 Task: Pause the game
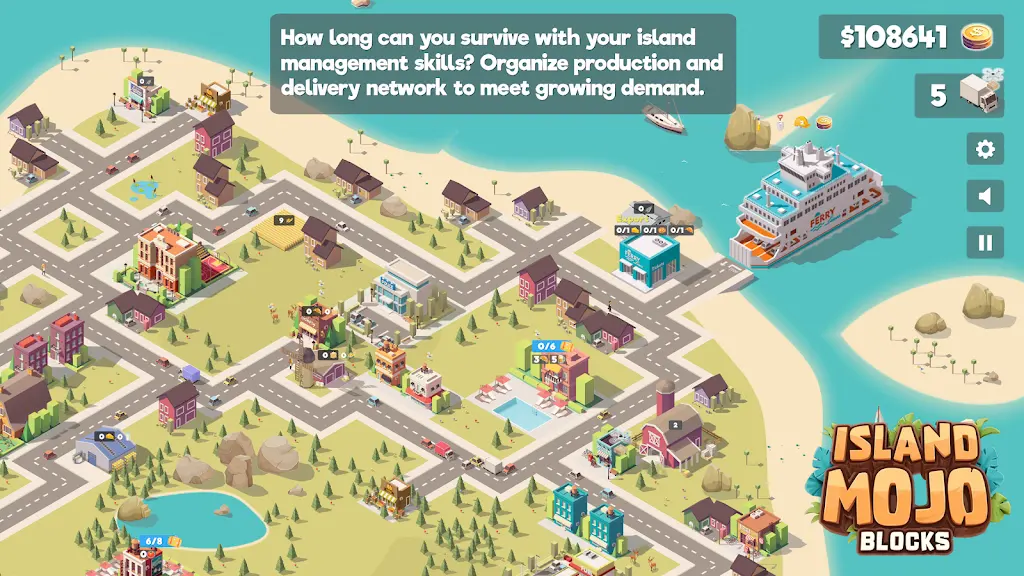985,242
